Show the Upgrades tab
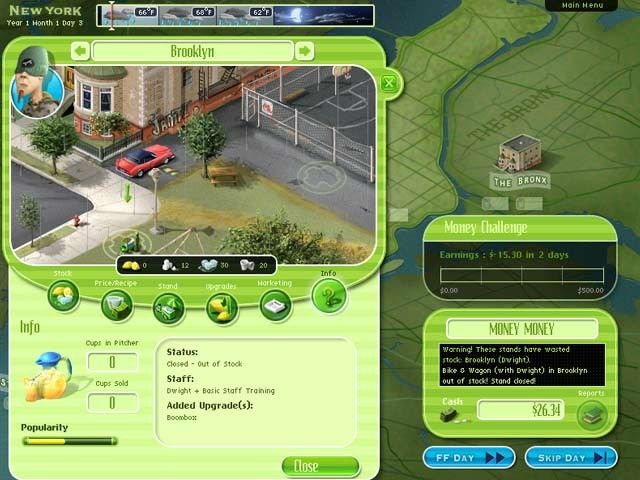The image size is (640, 480). (x=221, y=308)
